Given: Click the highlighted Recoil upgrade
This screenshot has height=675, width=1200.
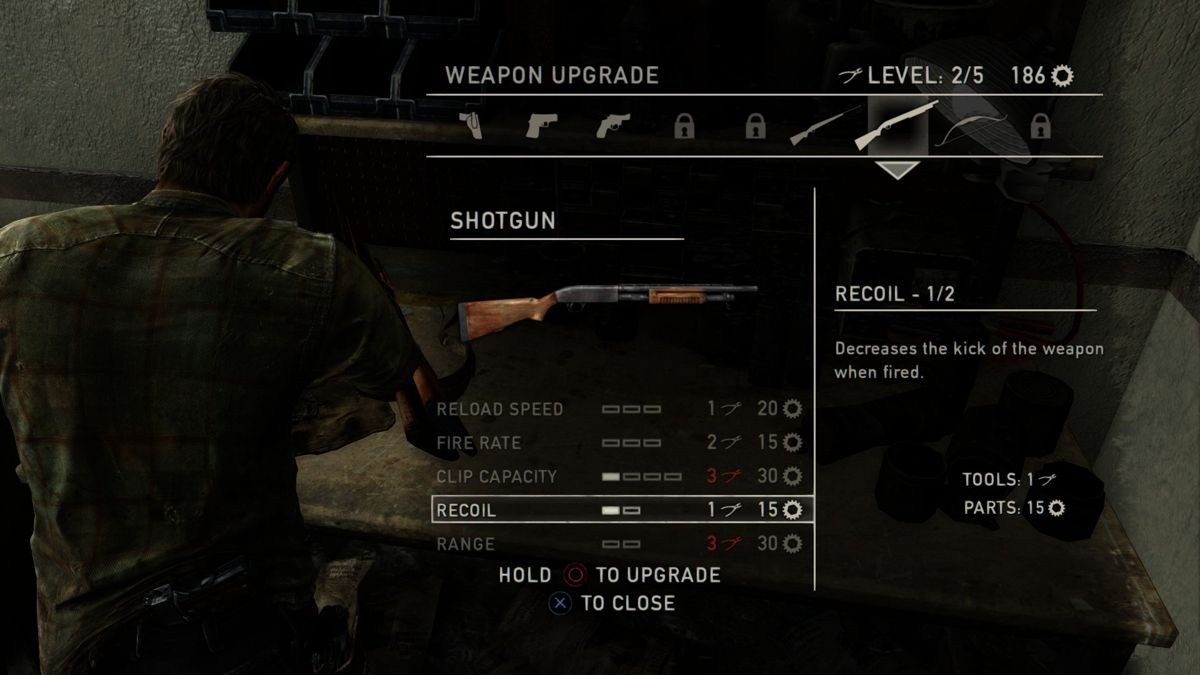Looking at the screenshot, I should (620, 510).
